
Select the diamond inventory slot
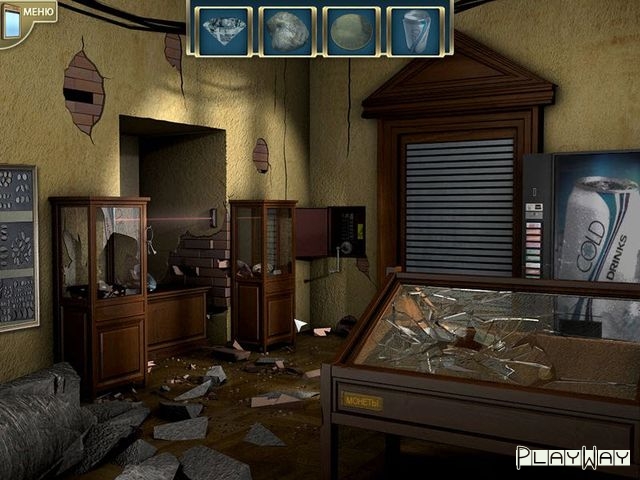(x=223, y=31)
